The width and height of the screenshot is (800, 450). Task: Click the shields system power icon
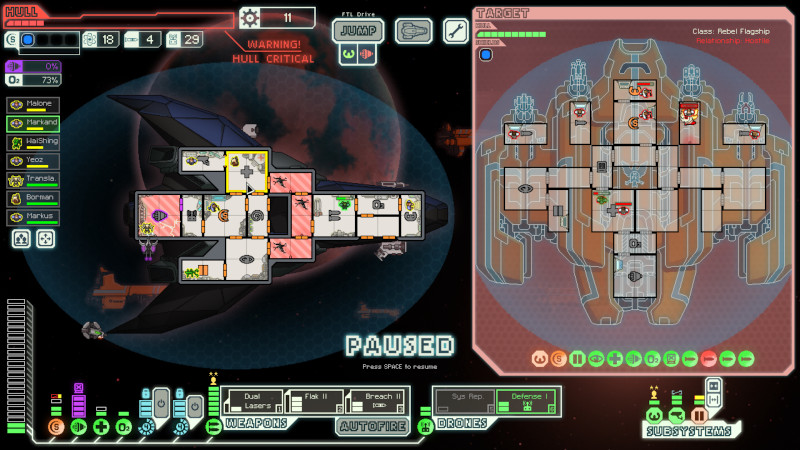coord(56,427)
